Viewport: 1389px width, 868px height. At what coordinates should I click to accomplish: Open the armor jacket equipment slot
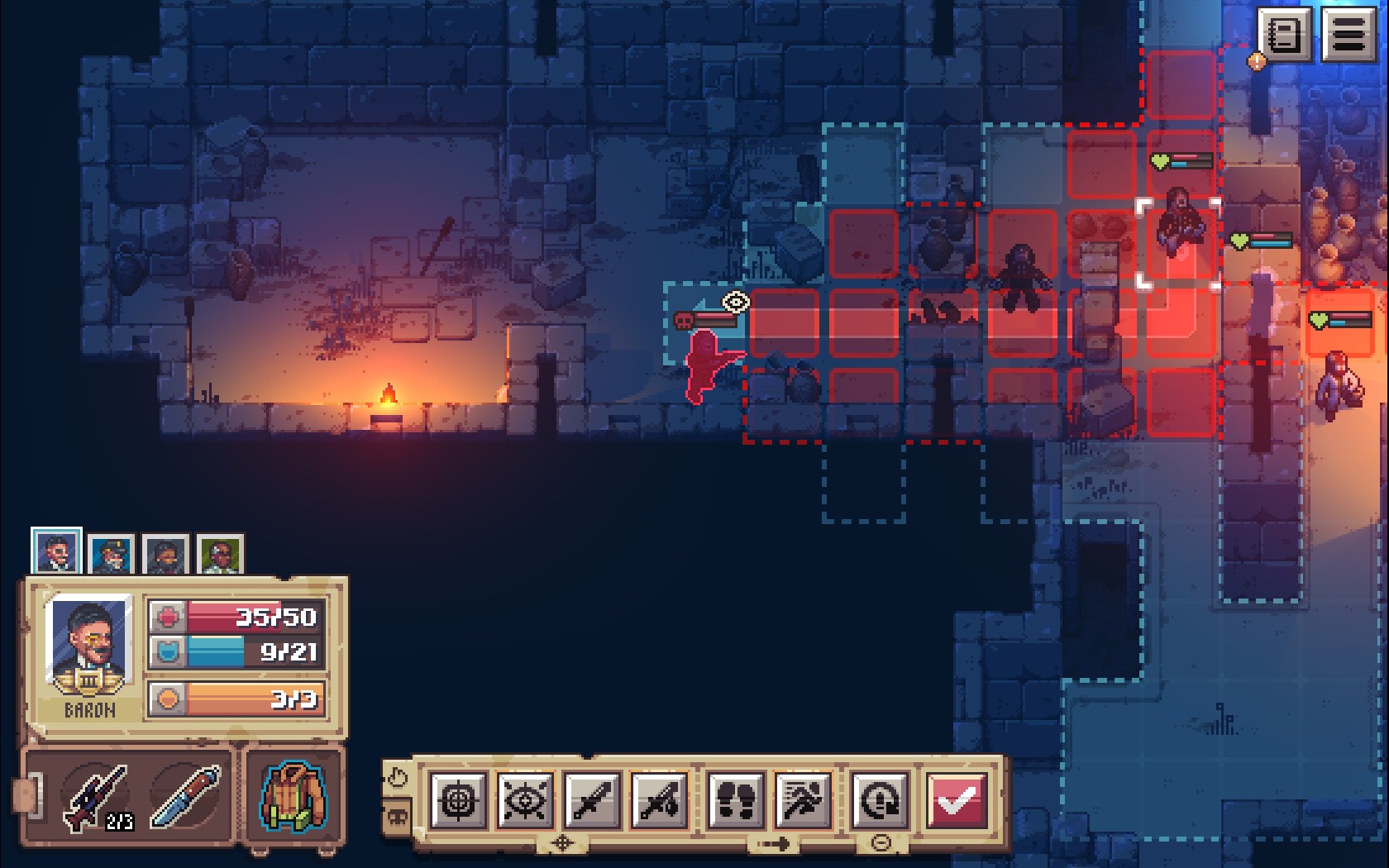[294, 797]
